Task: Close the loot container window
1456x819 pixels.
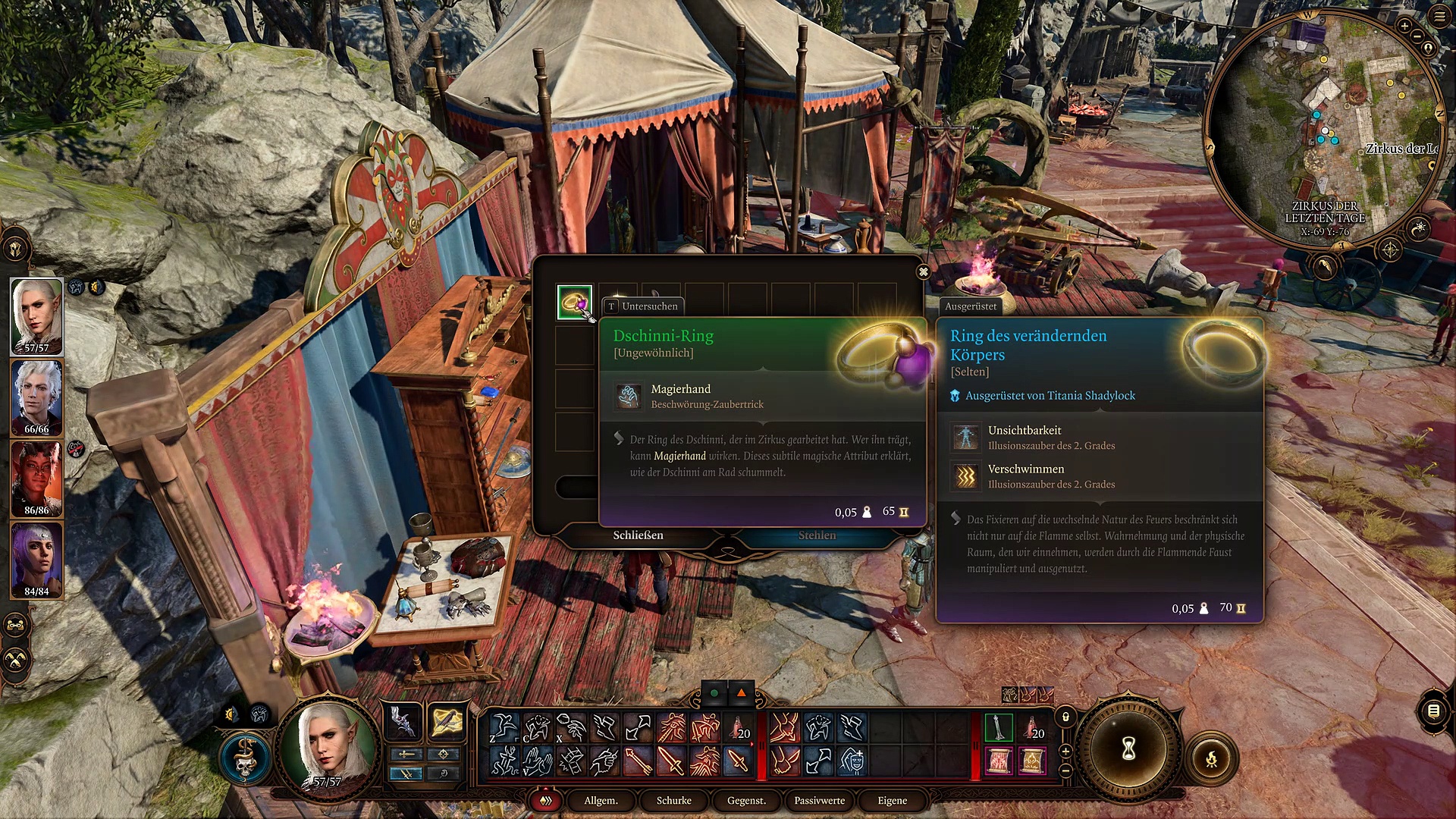Action: click(x=923, y=271)
